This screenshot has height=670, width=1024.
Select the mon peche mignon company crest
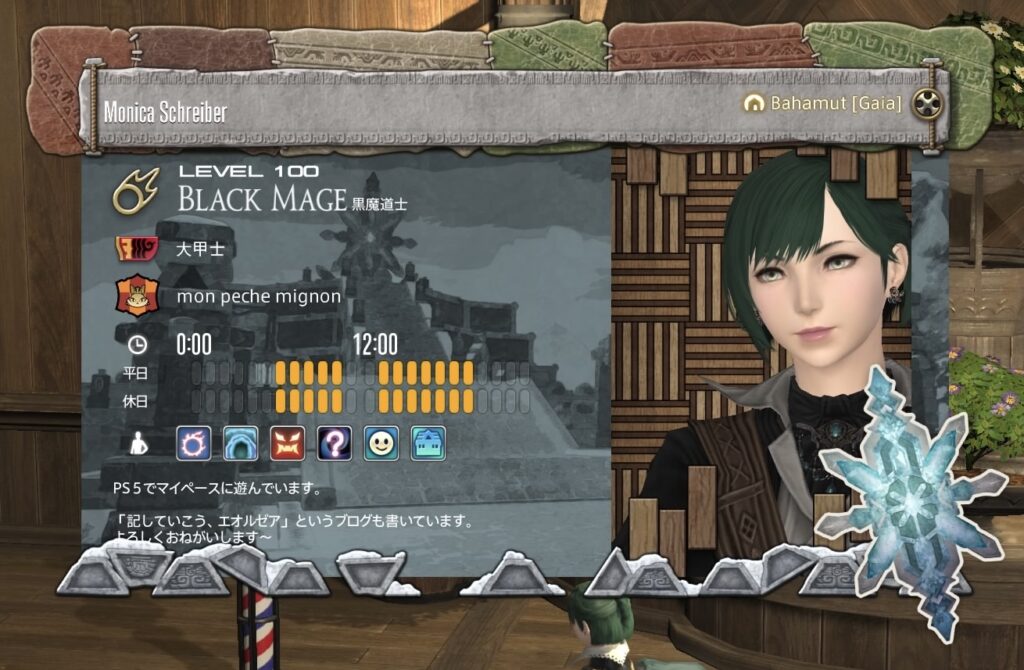(x=136, y=297)
